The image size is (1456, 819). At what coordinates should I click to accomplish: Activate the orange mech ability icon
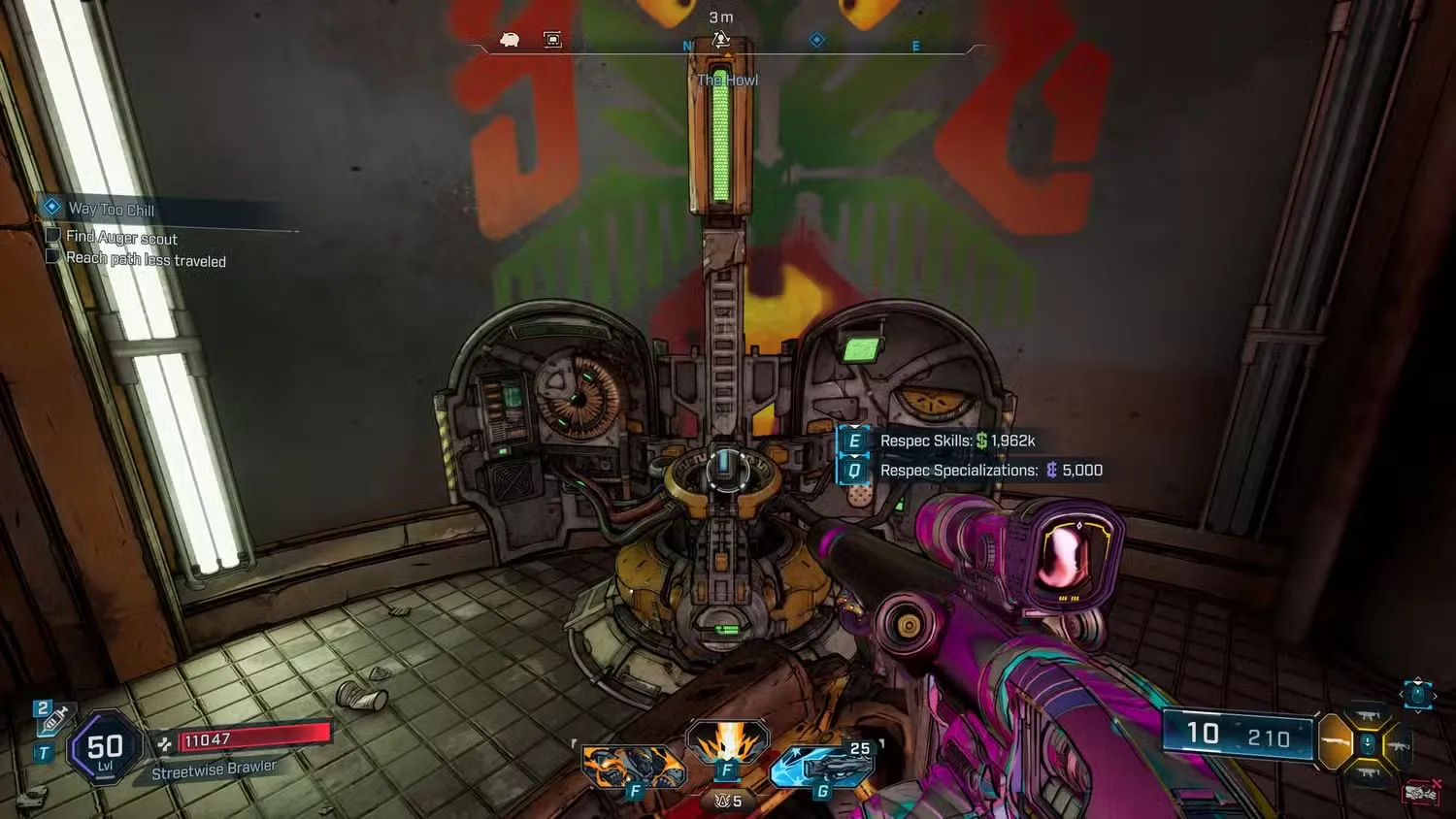click(x=632, y=766)
